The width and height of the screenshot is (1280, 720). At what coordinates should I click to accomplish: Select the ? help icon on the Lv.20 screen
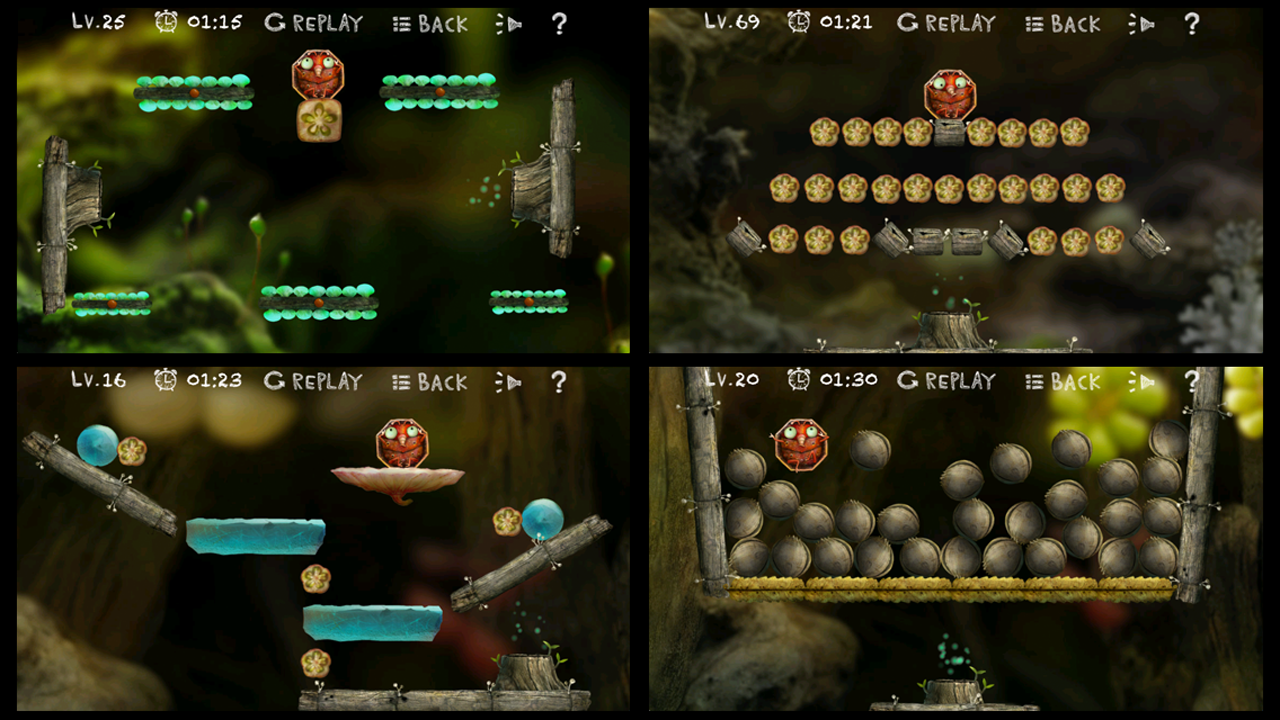coord(1192,381)
